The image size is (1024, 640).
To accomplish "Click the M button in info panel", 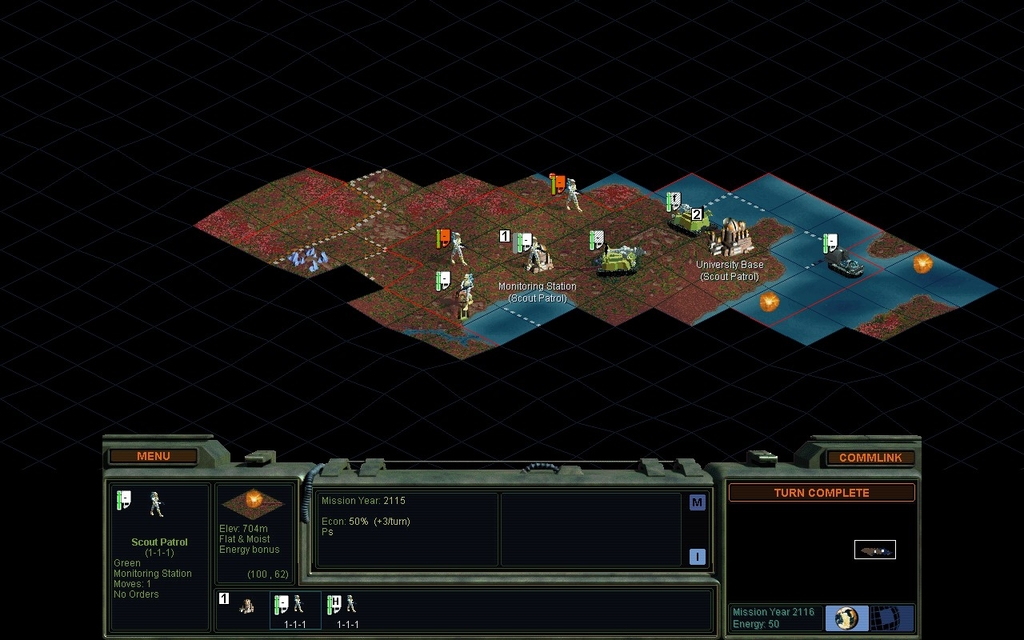I will point(697,503).
